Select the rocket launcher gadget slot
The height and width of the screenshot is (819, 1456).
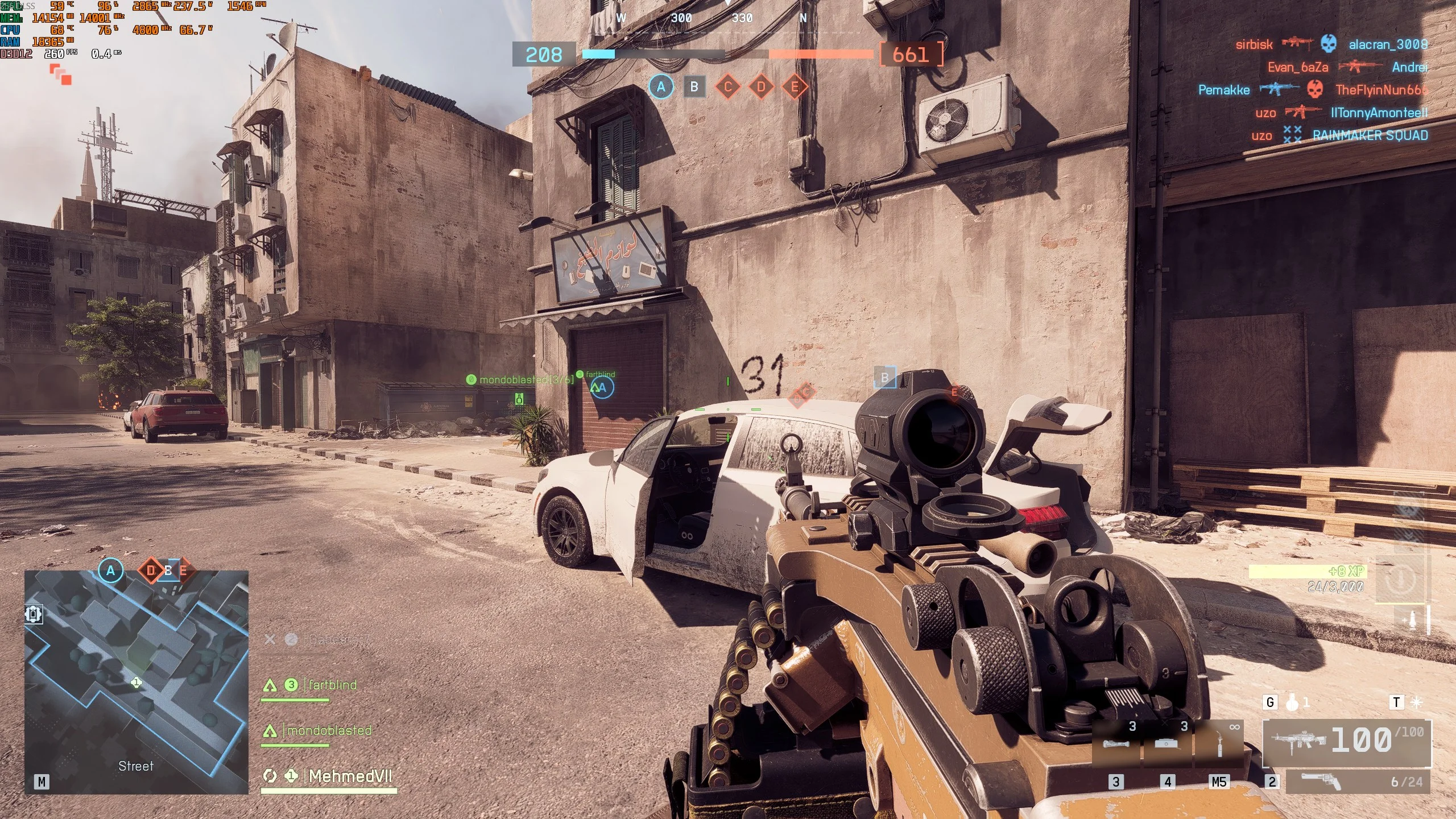[x=1116, y=744]
